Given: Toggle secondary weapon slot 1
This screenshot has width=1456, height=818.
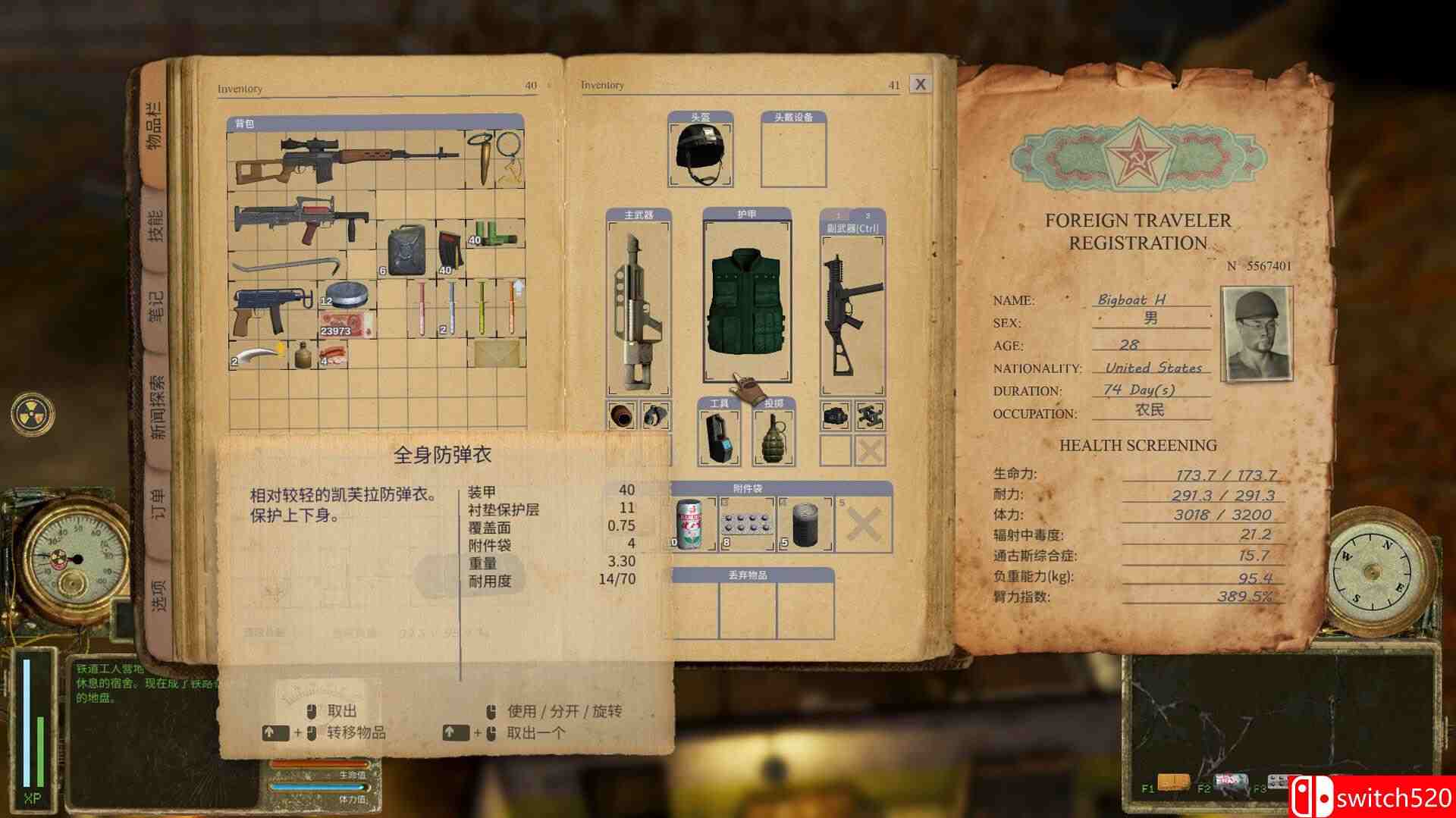Looking at the screenshot, I should point(836,215).
